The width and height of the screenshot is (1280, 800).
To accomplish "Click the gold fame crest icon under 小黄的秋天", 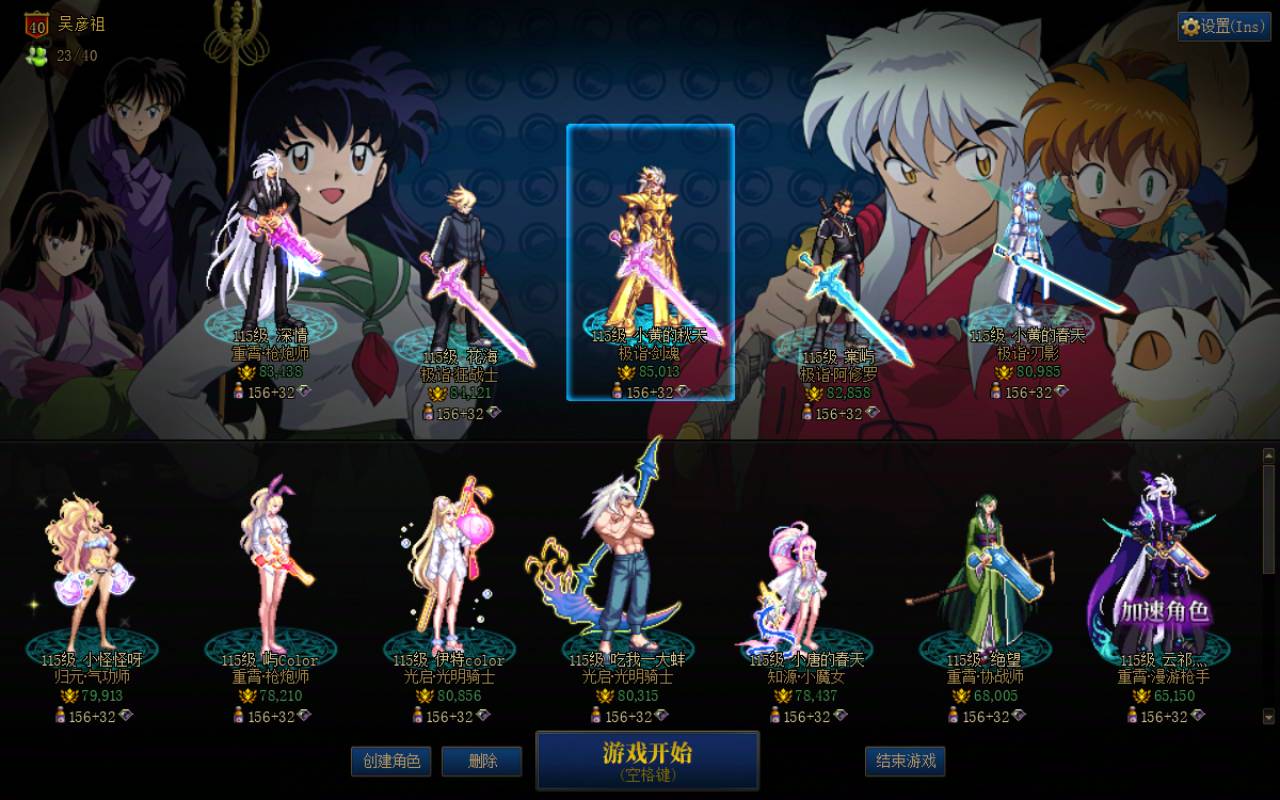I will (625, 372).
